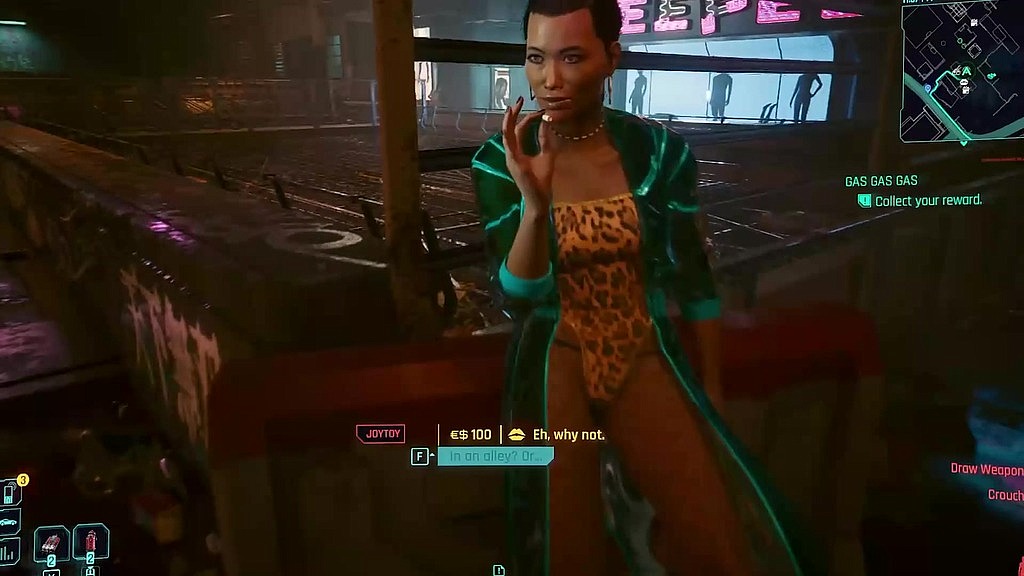Select the "In an alley? Or..." dialogue option
This screenshot has height=576, width=1024.
[495, 457]
